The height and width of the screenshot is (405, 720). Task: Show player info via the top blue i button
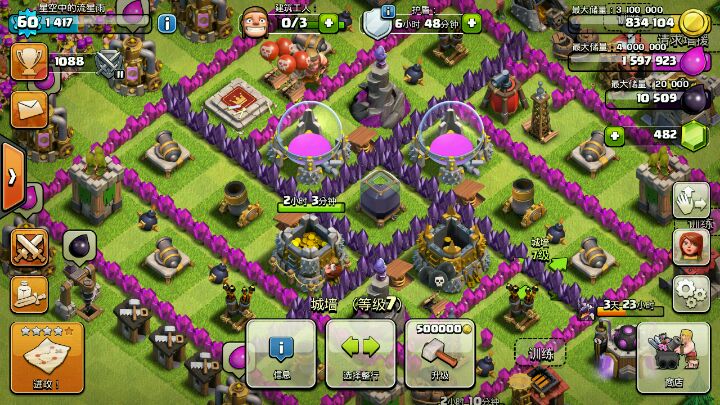[167, 22]
